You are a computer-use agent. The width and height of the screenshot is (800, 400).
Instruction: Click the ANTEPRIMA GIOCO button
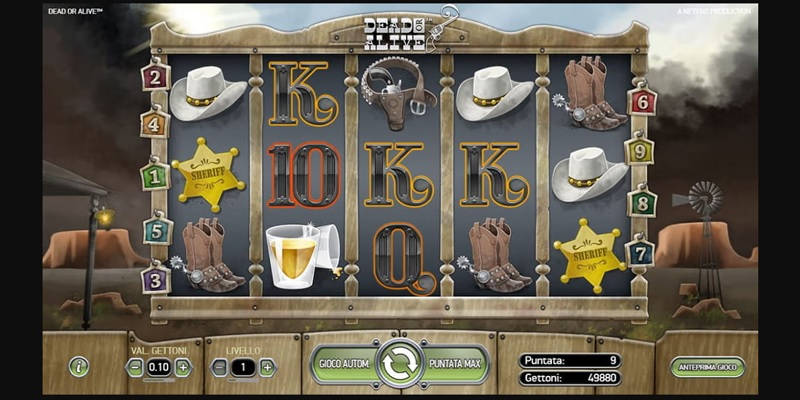[x=707, y=367]
